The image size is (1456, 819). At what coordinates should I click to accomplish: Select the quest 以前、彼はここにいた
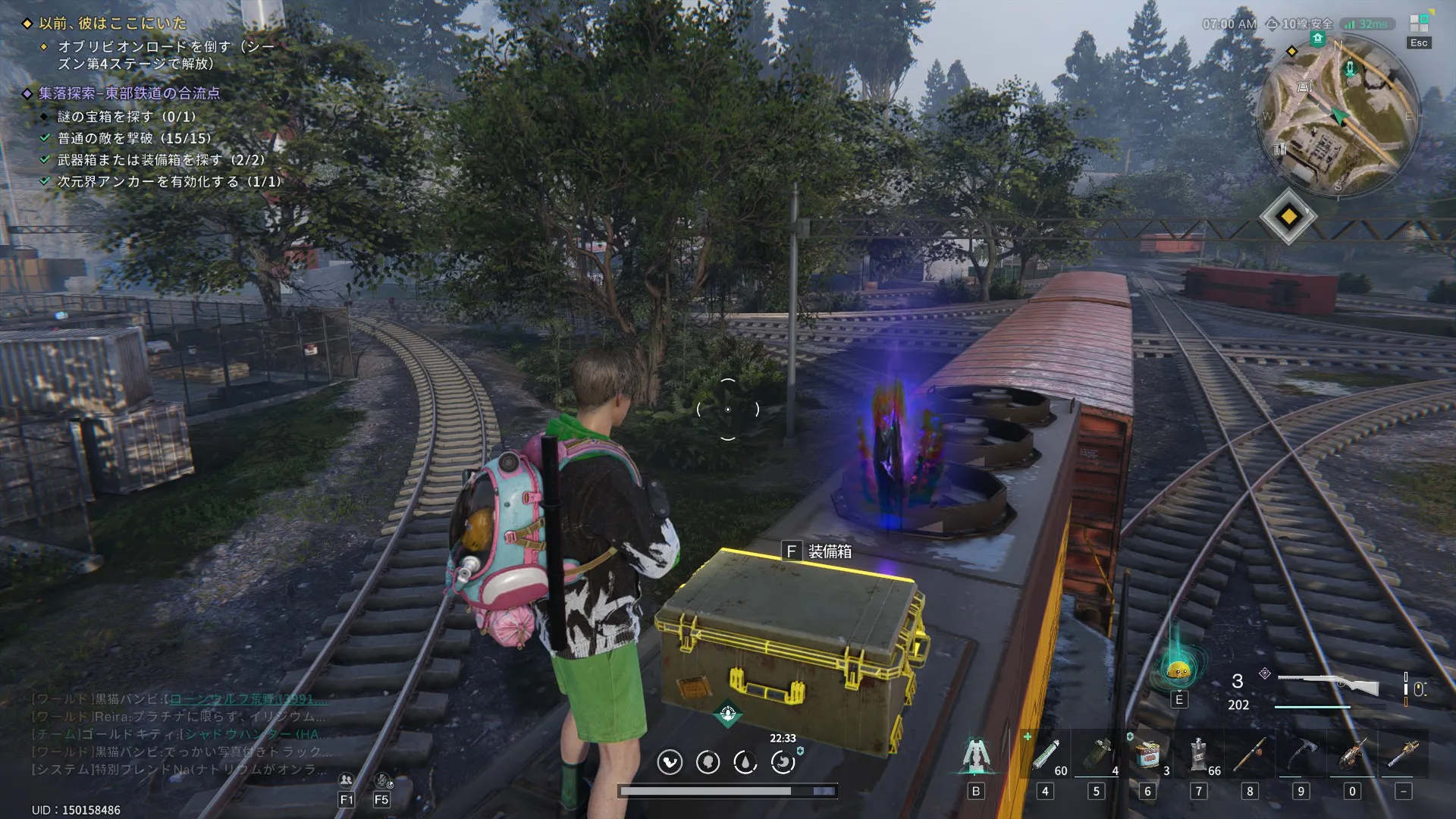[112, 24]
